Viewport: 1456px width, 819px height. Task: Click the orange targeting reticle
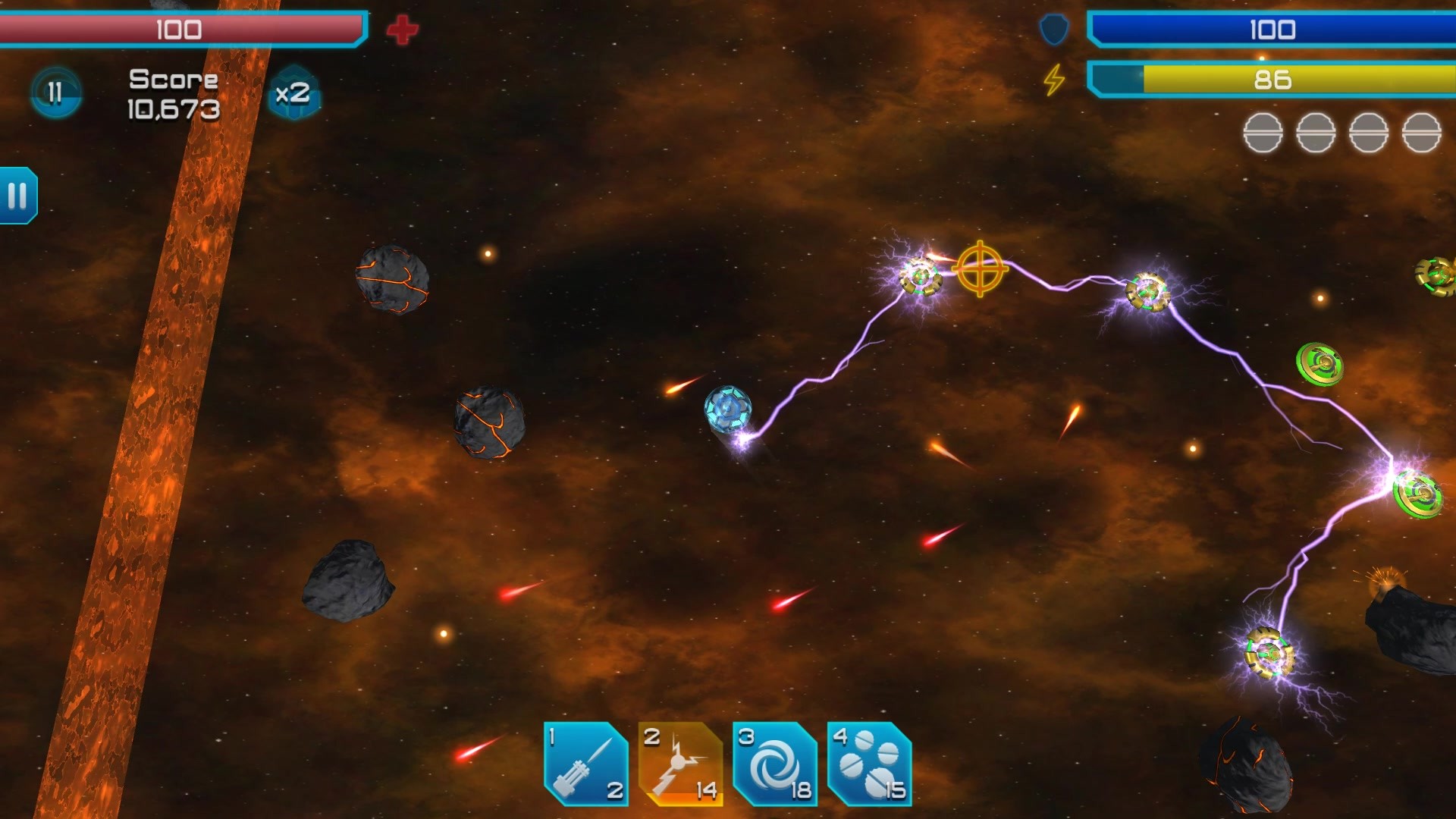981,267
